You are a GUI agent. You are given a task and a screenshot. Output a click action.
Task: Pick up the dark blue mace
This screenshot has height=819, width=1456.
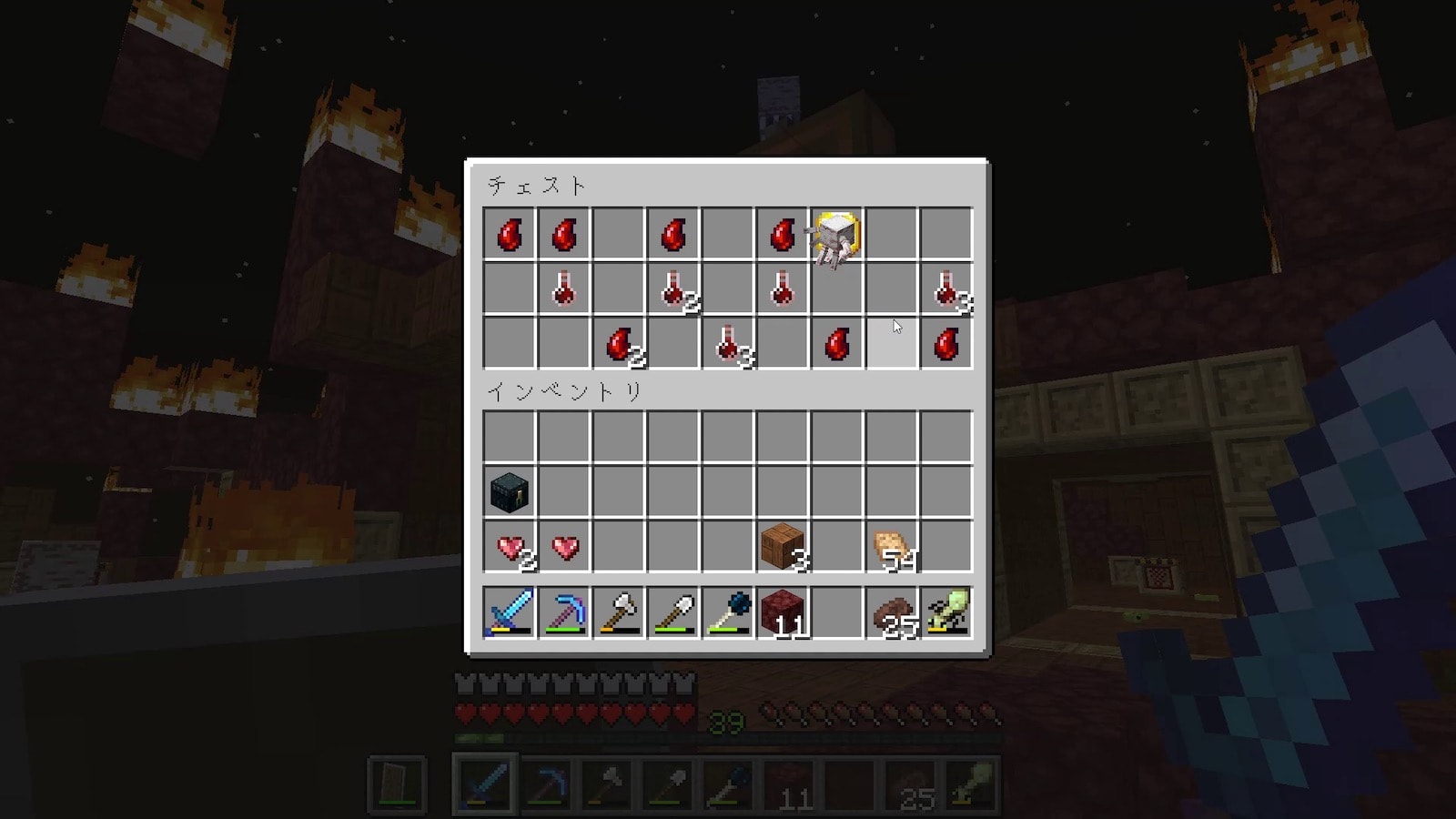point(728,612)
